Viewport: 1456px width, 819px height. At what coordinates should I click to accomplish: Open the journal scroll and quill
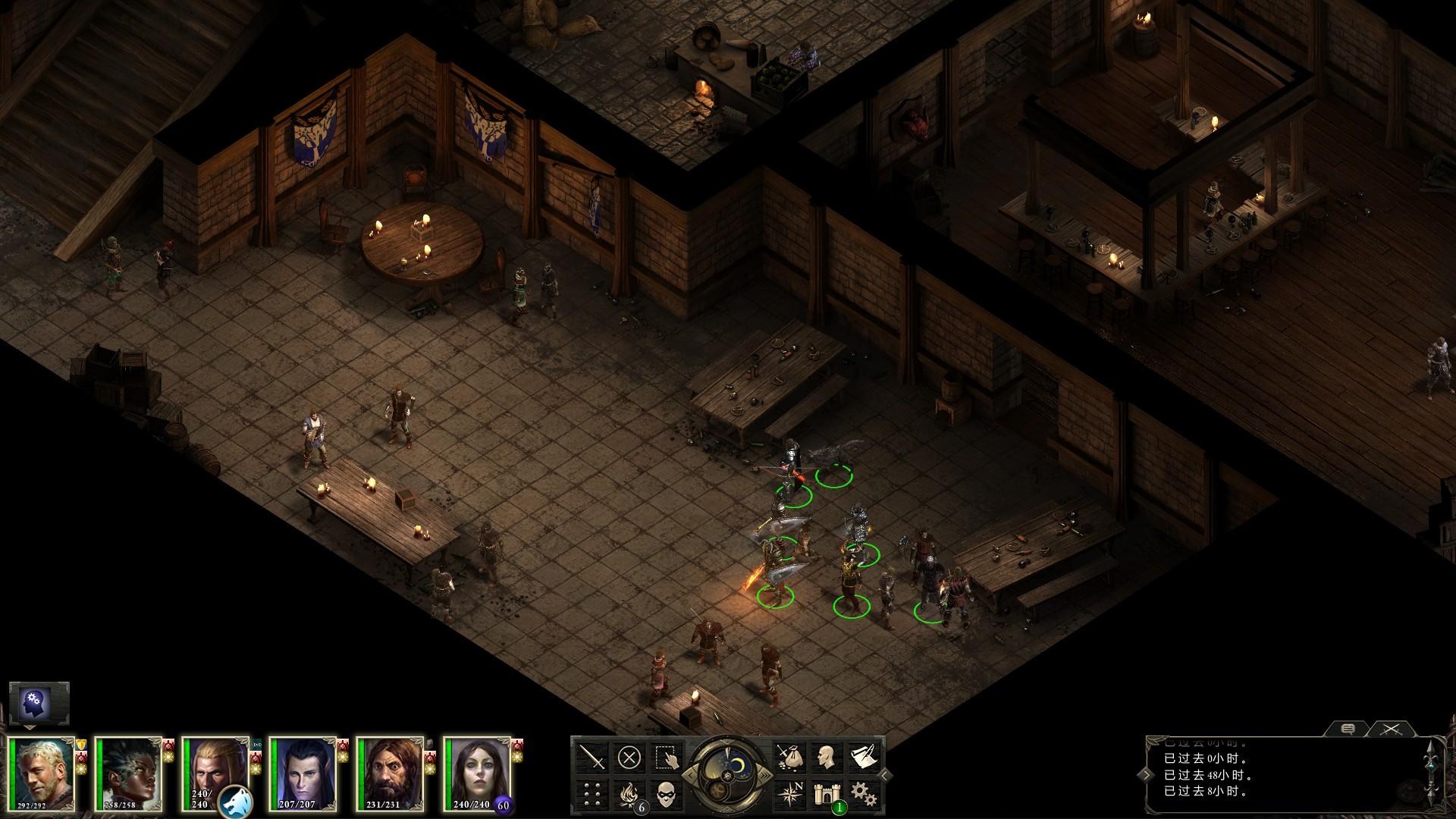(x=862, y=757)
